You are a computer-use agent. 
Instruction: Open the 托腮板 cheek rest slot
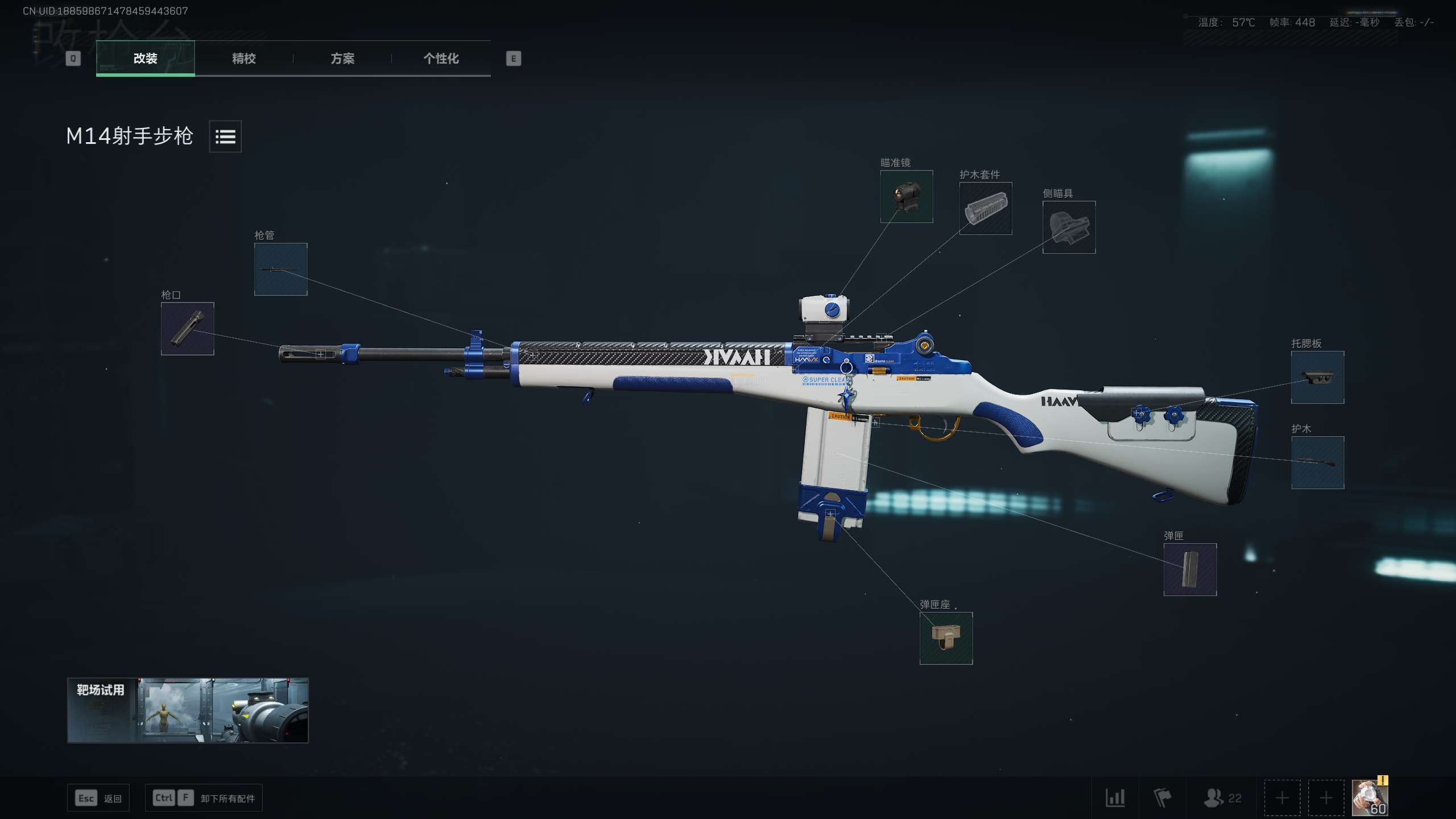[x=1317, y=378]
